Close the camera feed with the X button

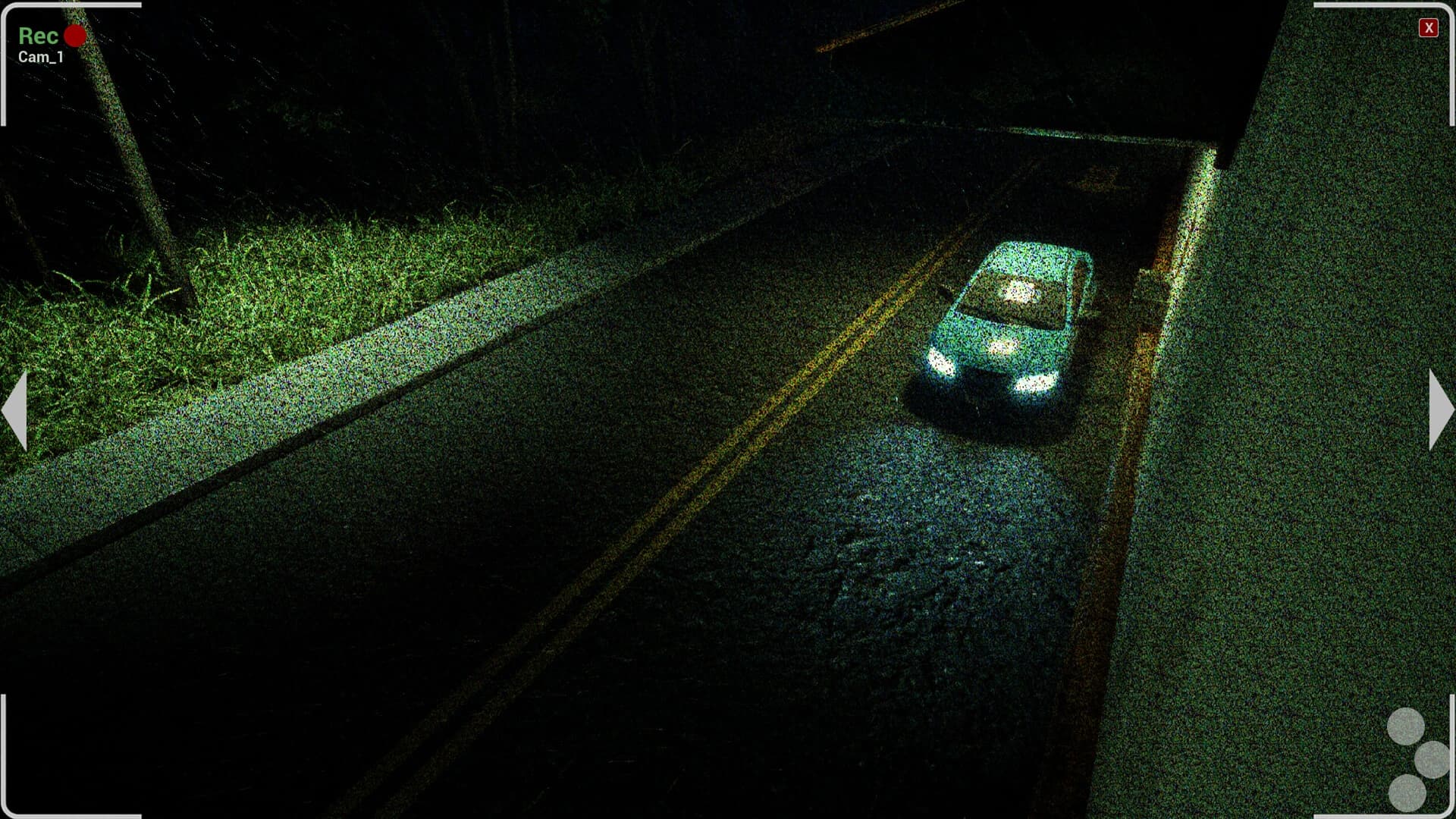click(x=1430, y=29)
